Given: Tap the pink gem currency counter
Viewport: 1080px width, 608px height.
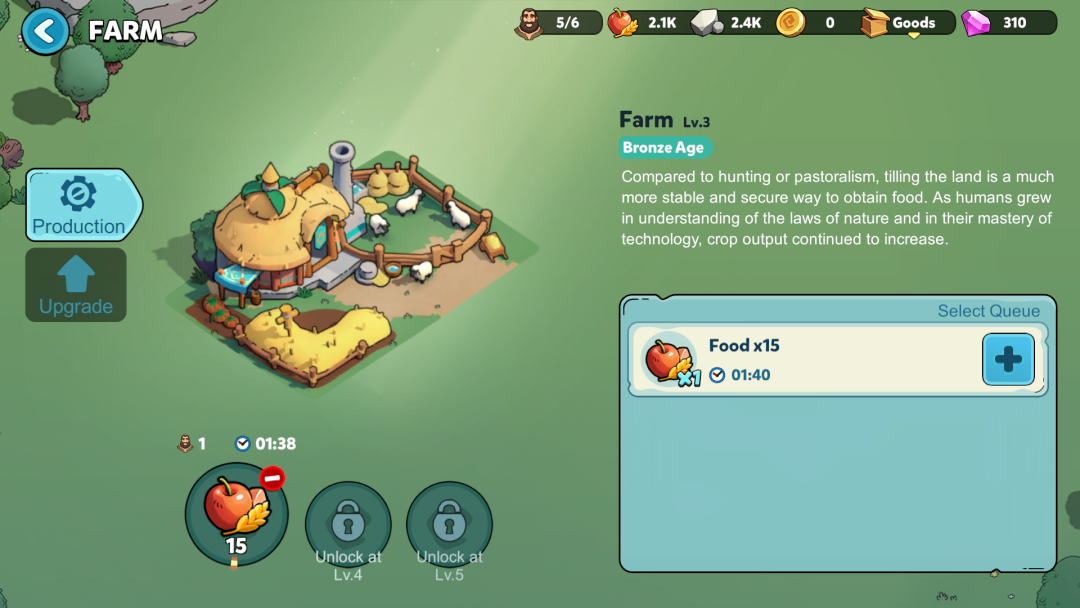Looking at the screenshot, I should click(1008, 23).
